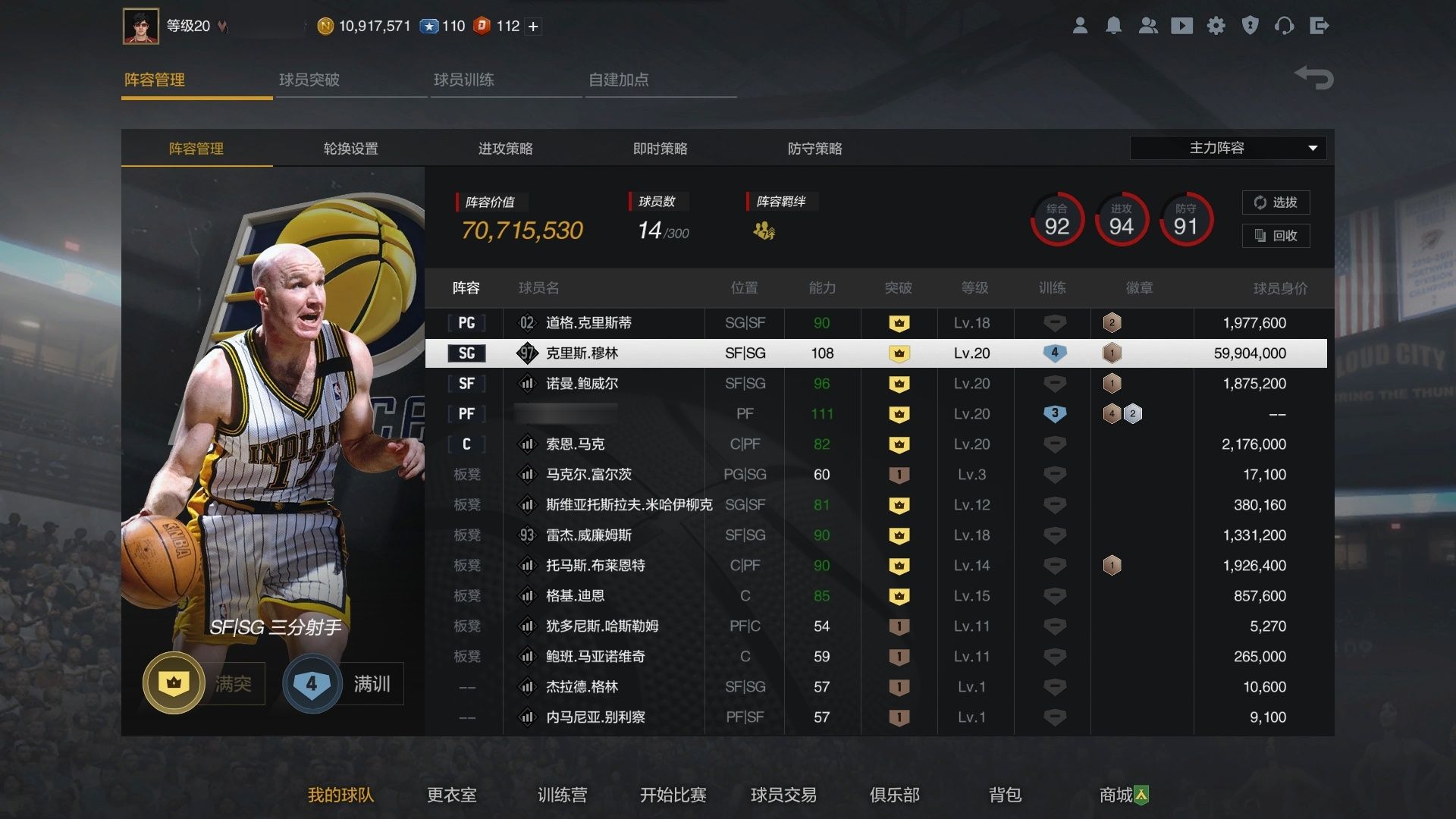Switch to the 球员训练 tab
The image size is (1456, 819).
(x=465, y=79)
